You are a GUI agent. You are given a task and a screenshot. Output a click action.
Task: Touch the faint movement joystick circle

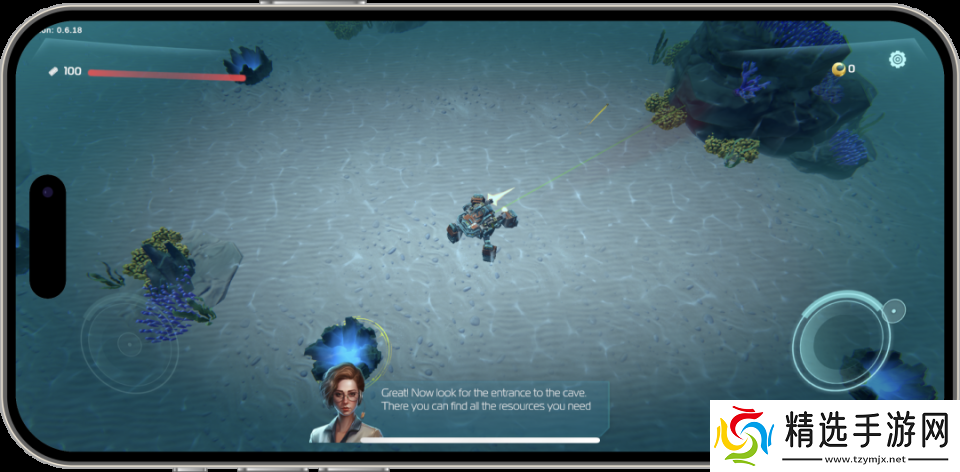click(x=127, y=344)
